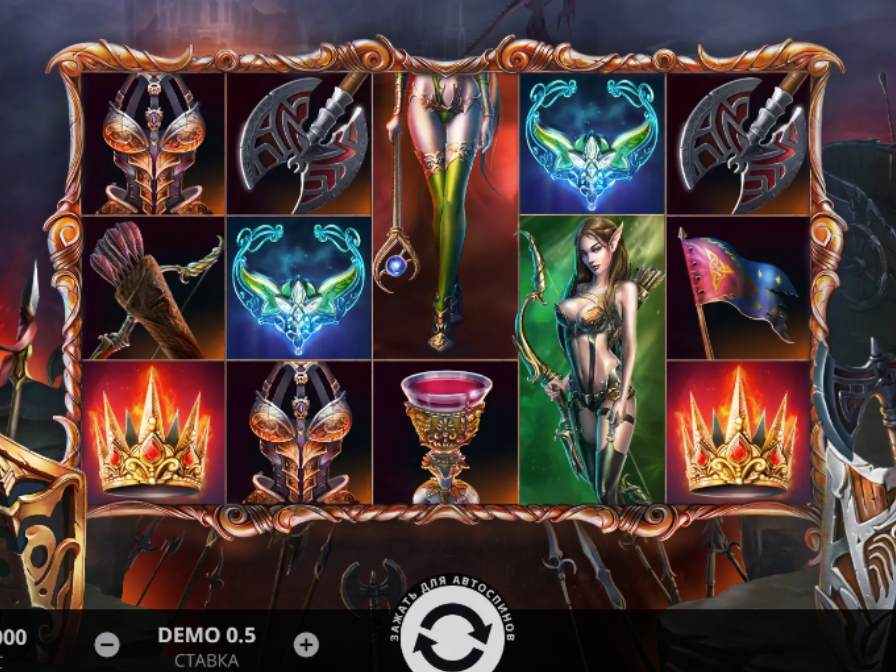Spin the reels with the circular arrows button

pos(448,637)
